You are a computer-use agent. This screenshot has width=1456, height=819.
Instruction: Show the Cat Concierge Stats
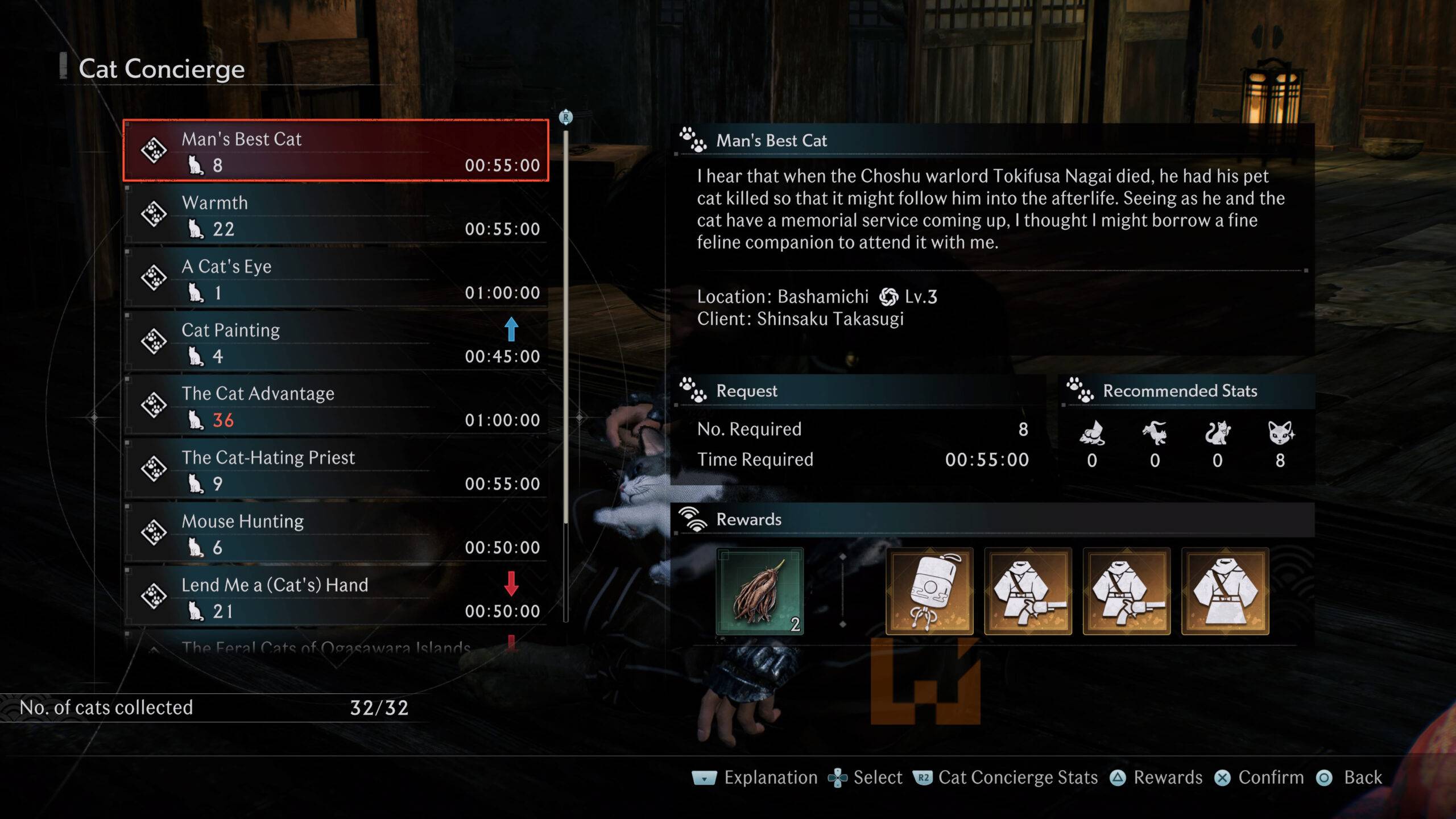(1006, 777)
